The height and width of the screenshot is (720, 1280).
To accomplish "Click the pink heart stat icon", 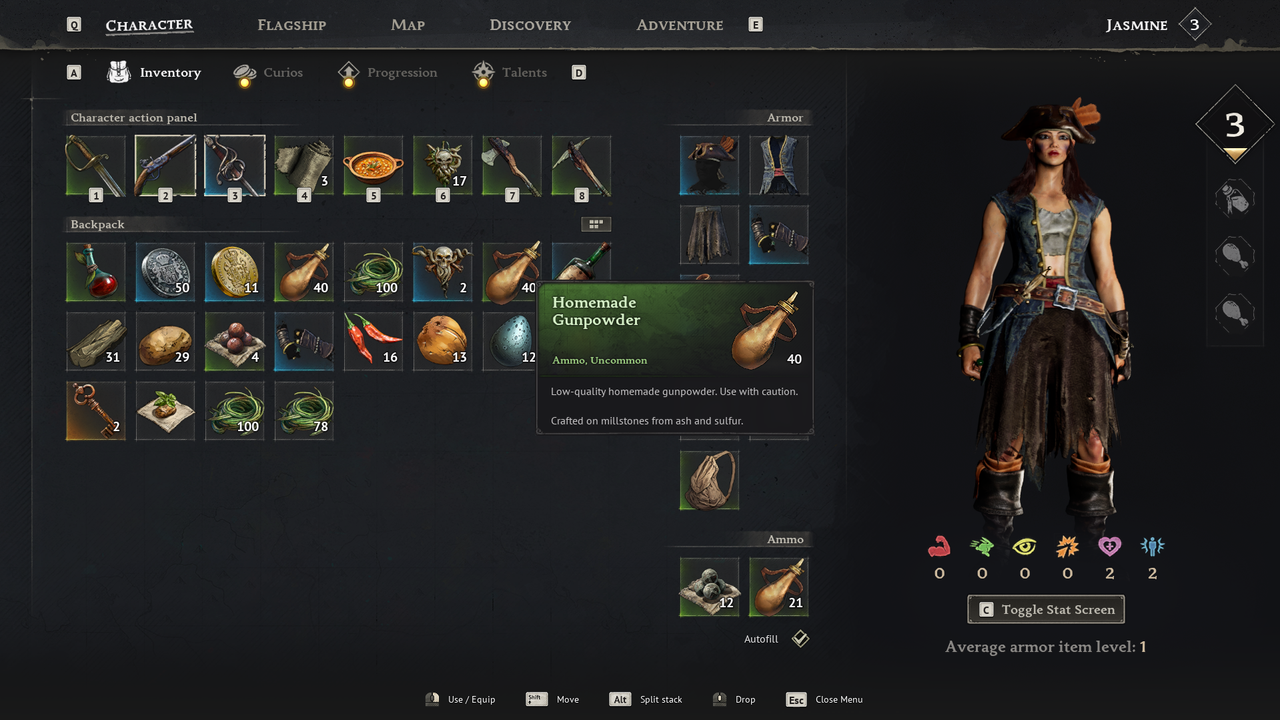I will point(1110,546).
